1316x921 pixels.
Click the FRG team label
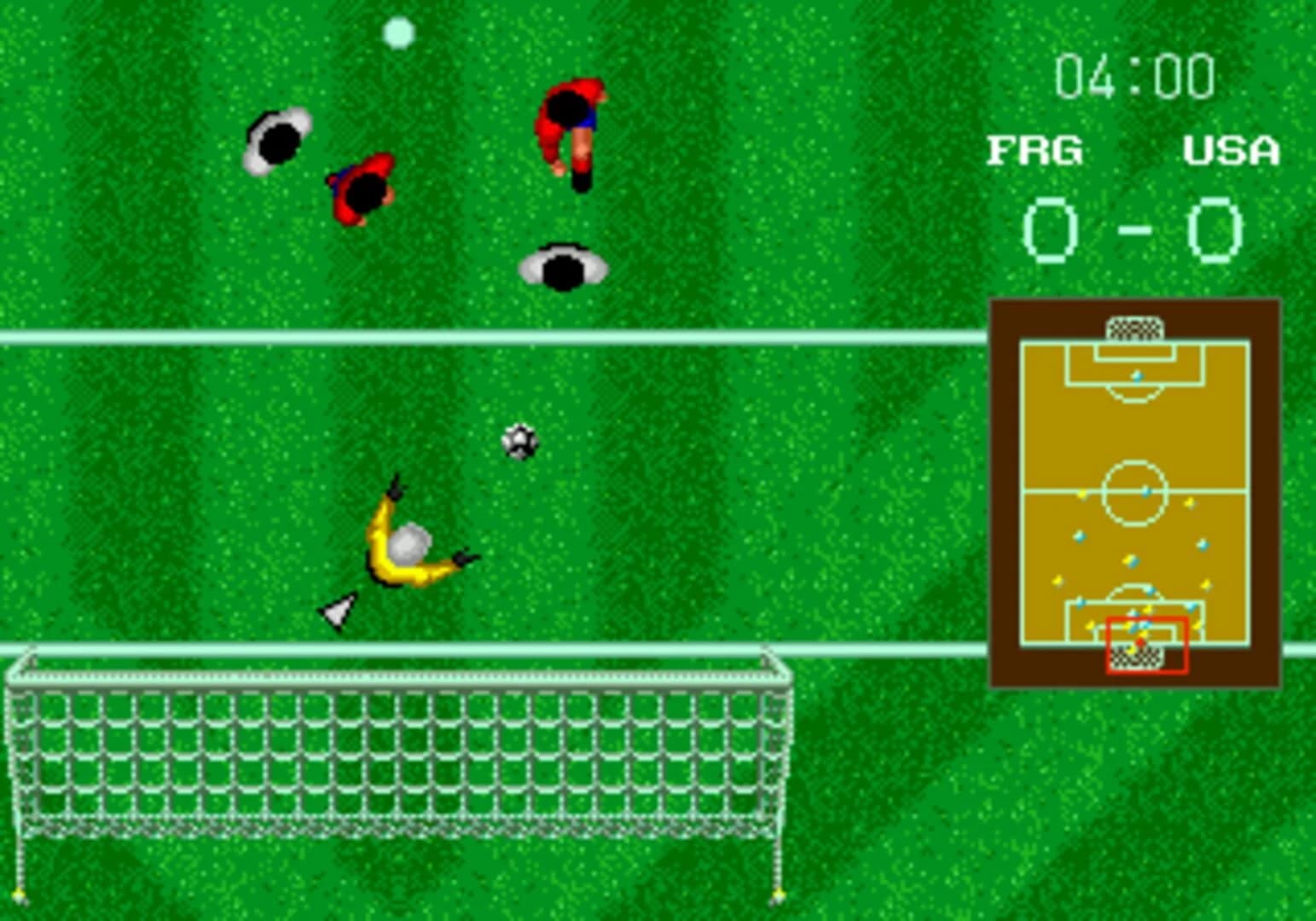(1035, 149)
